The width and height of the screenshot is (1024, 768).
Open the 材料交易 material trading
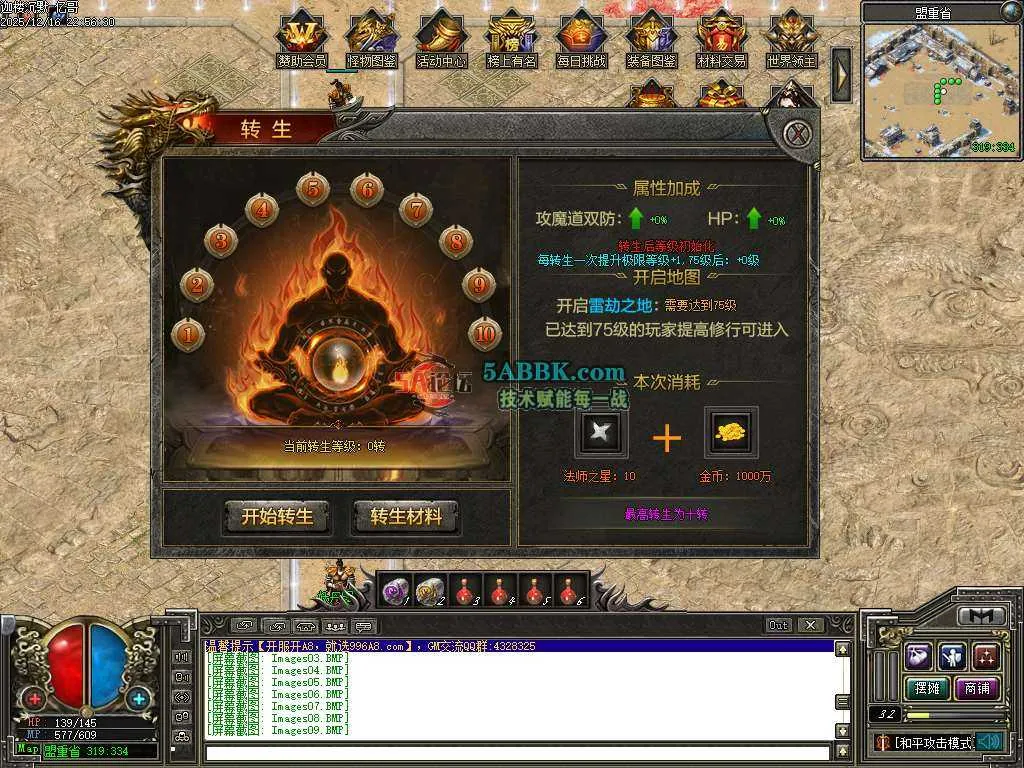tap(721, 36)
